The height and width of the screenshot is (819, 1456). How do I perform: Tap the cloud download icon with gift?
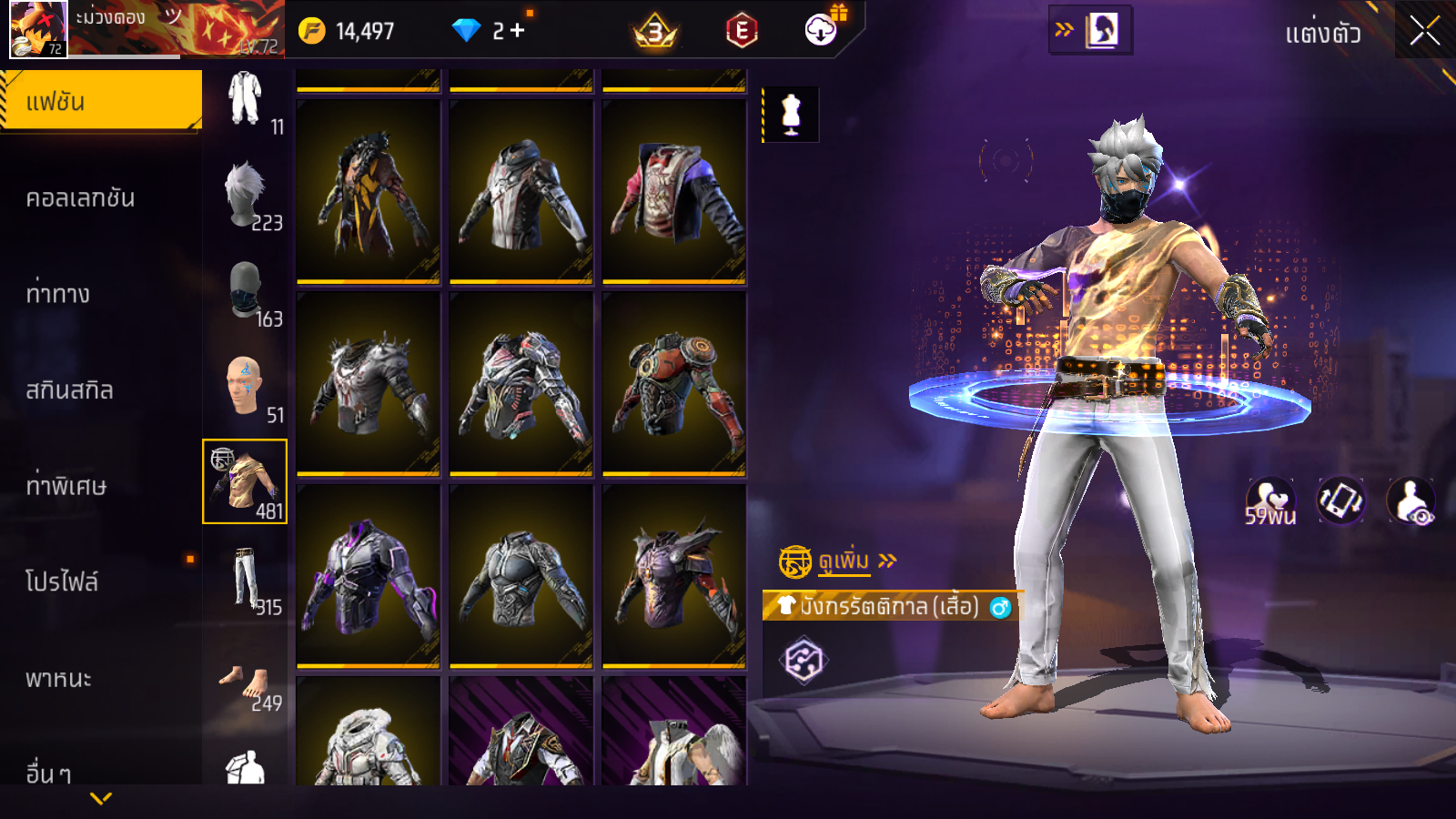coord(822,30)
